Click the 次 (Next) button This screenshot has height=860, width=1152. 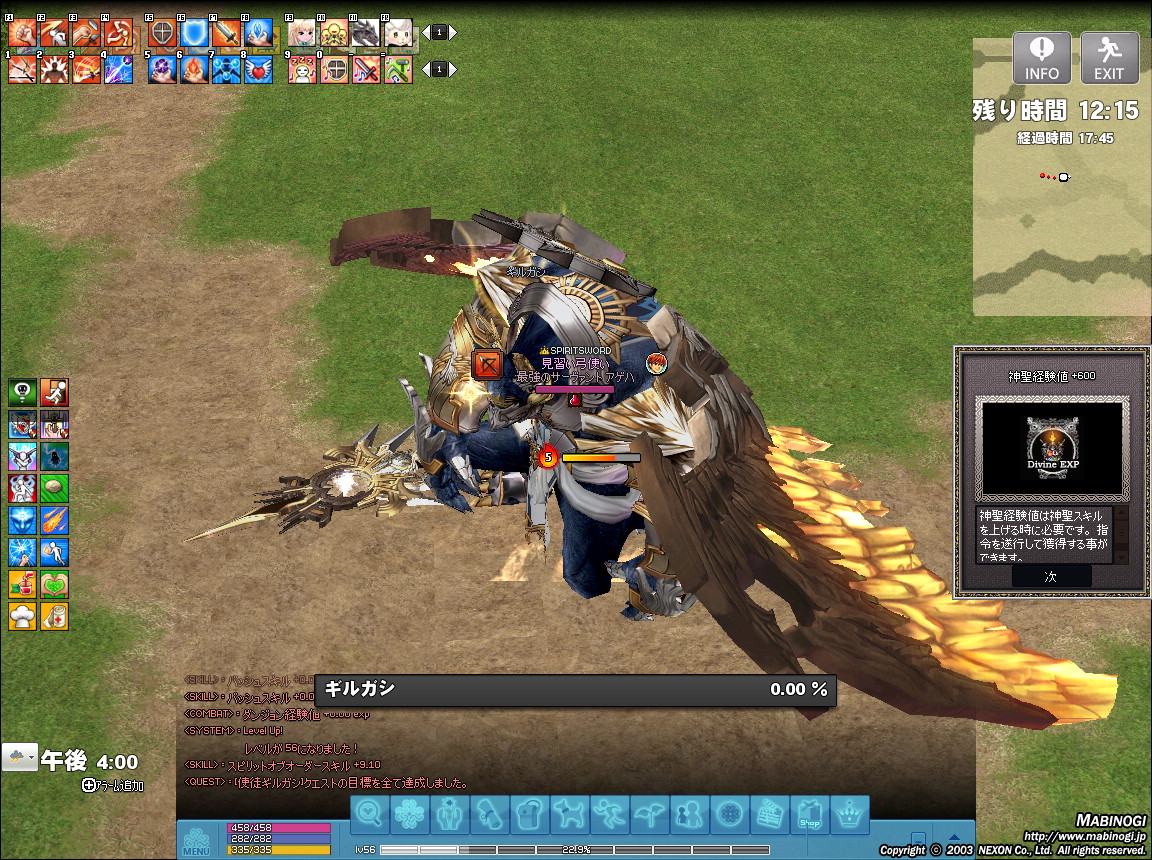(x=1050, y=577)
